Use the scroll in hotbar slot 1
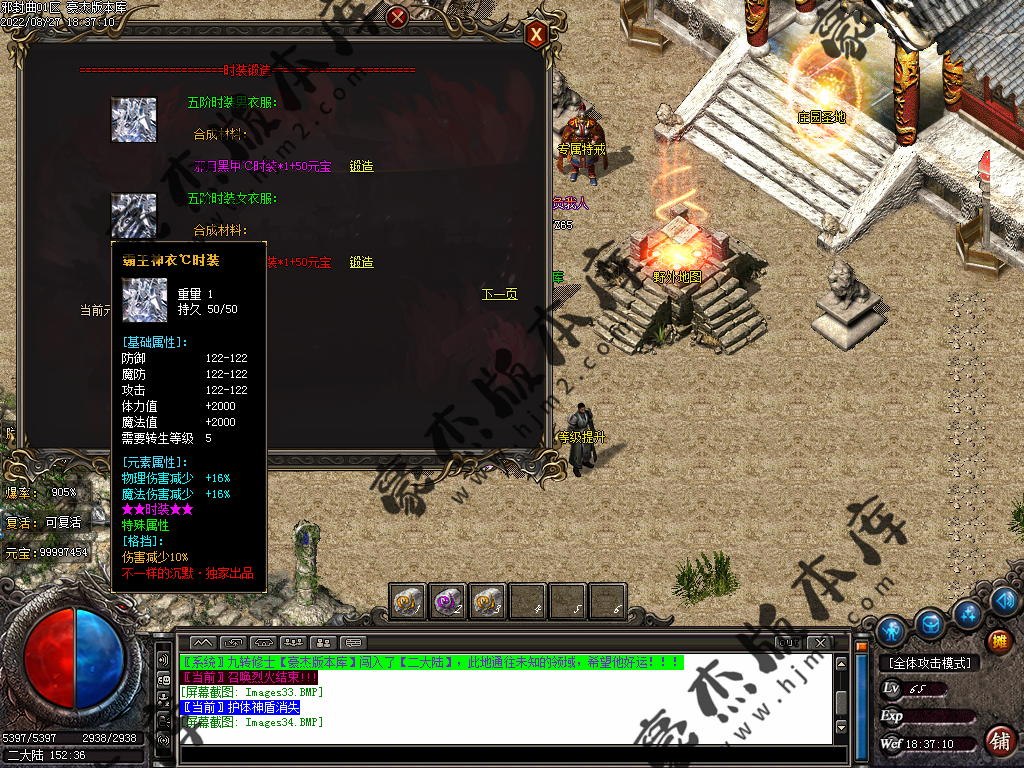1024x768 pixels. [408, 601]
